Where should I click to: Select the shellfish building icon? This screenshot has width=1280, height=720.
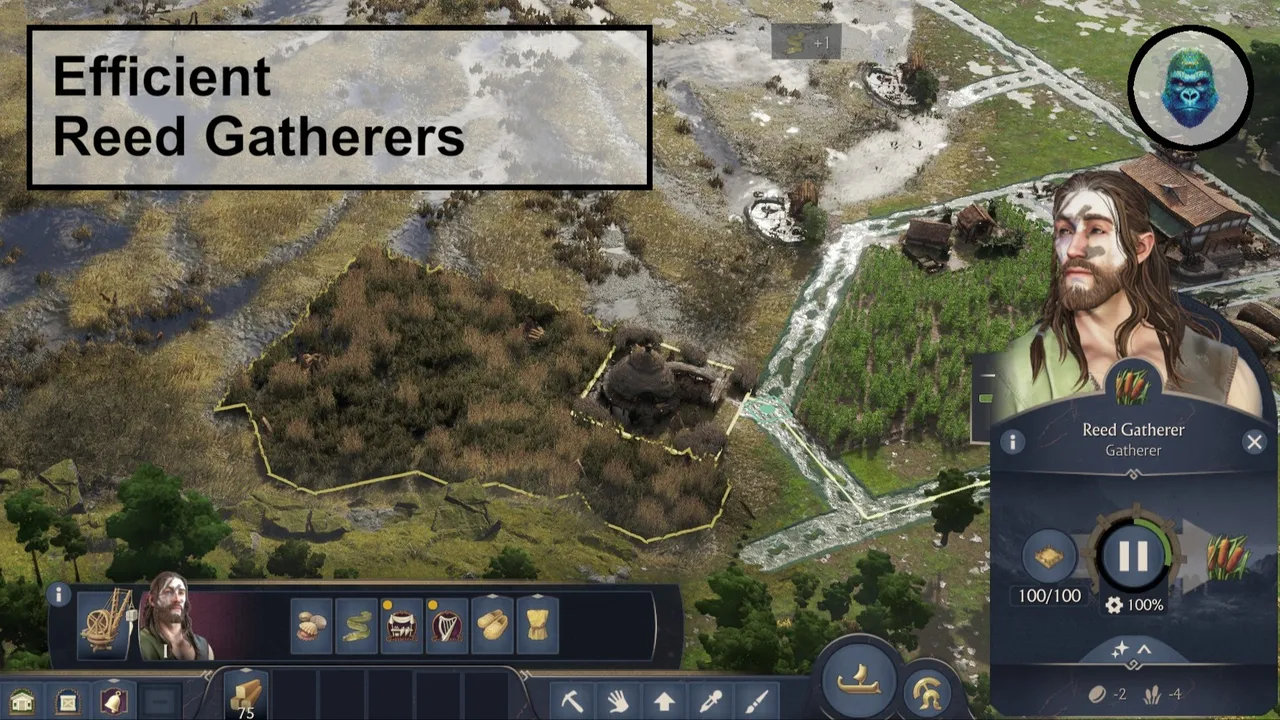(311, 626)
